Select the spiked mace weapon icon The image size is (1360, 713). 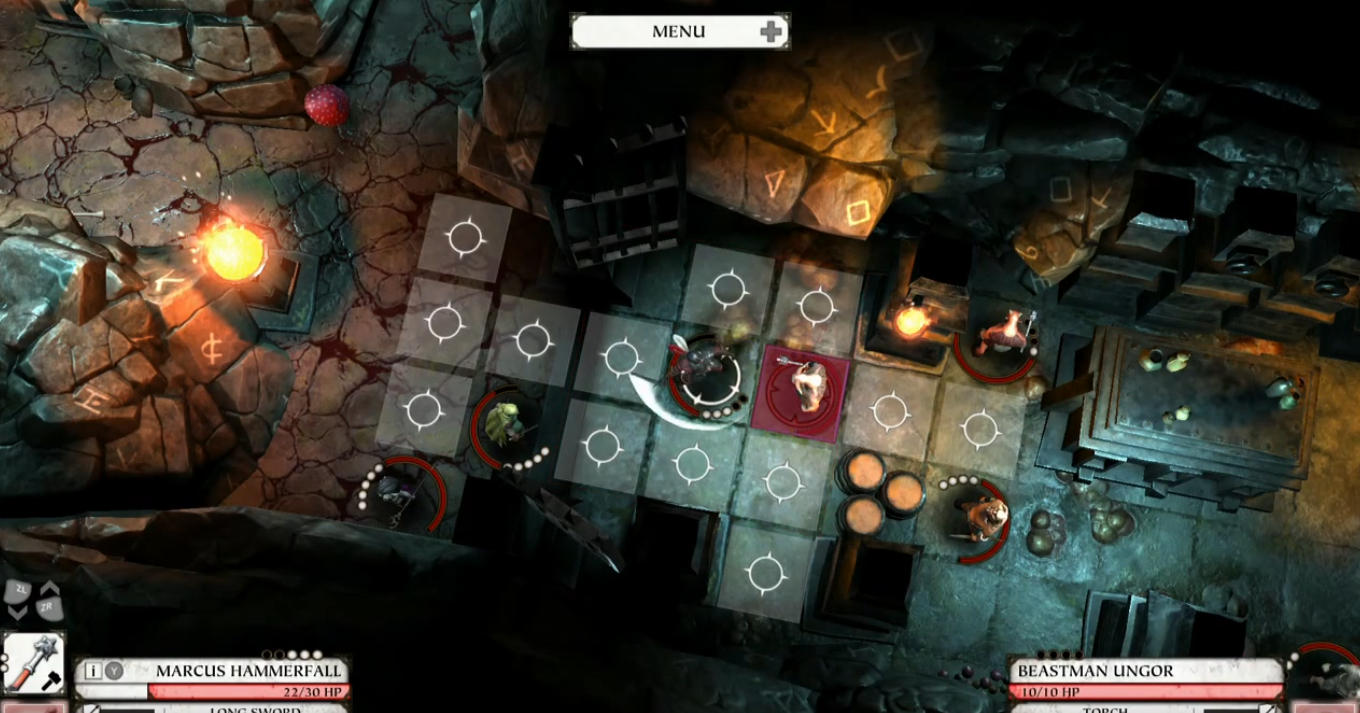(33, 663)
